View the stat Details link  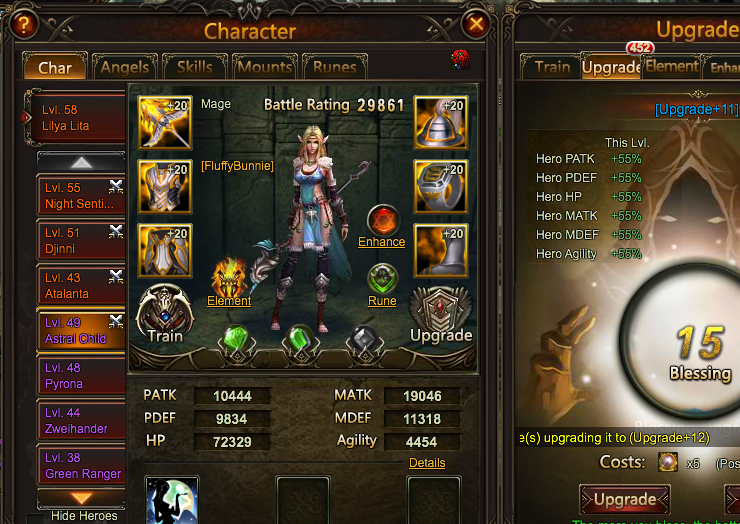pos(427,463)
